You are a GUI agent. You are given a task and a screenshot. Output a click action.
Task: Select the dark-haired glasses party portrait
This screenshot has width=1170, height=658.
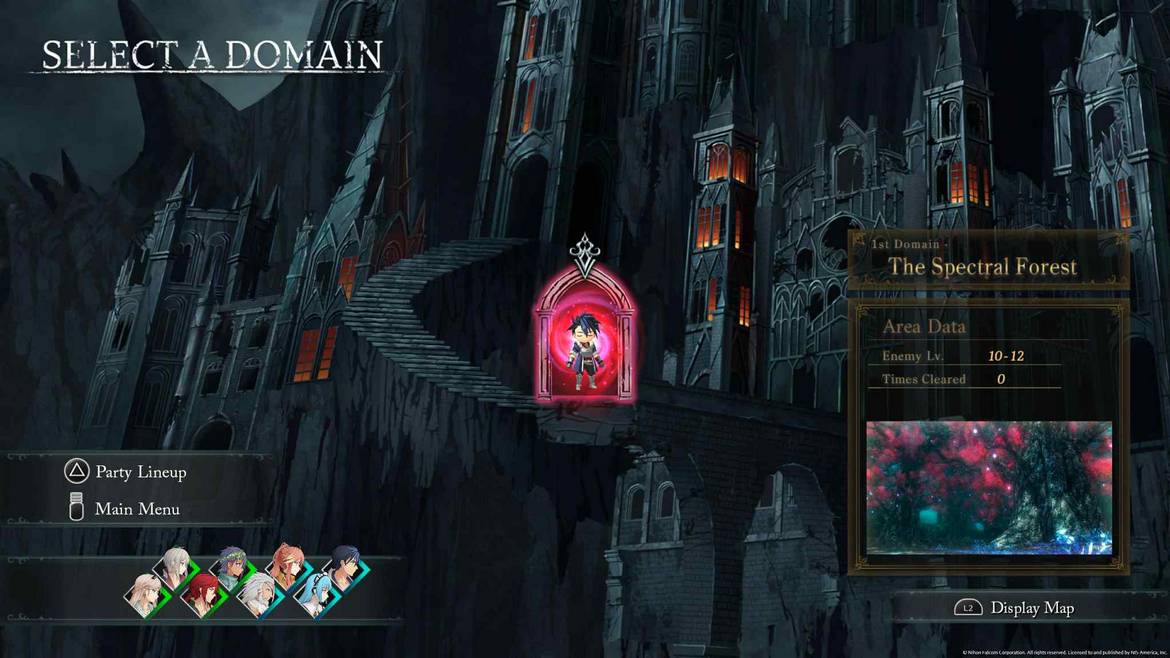pos(345,567)
